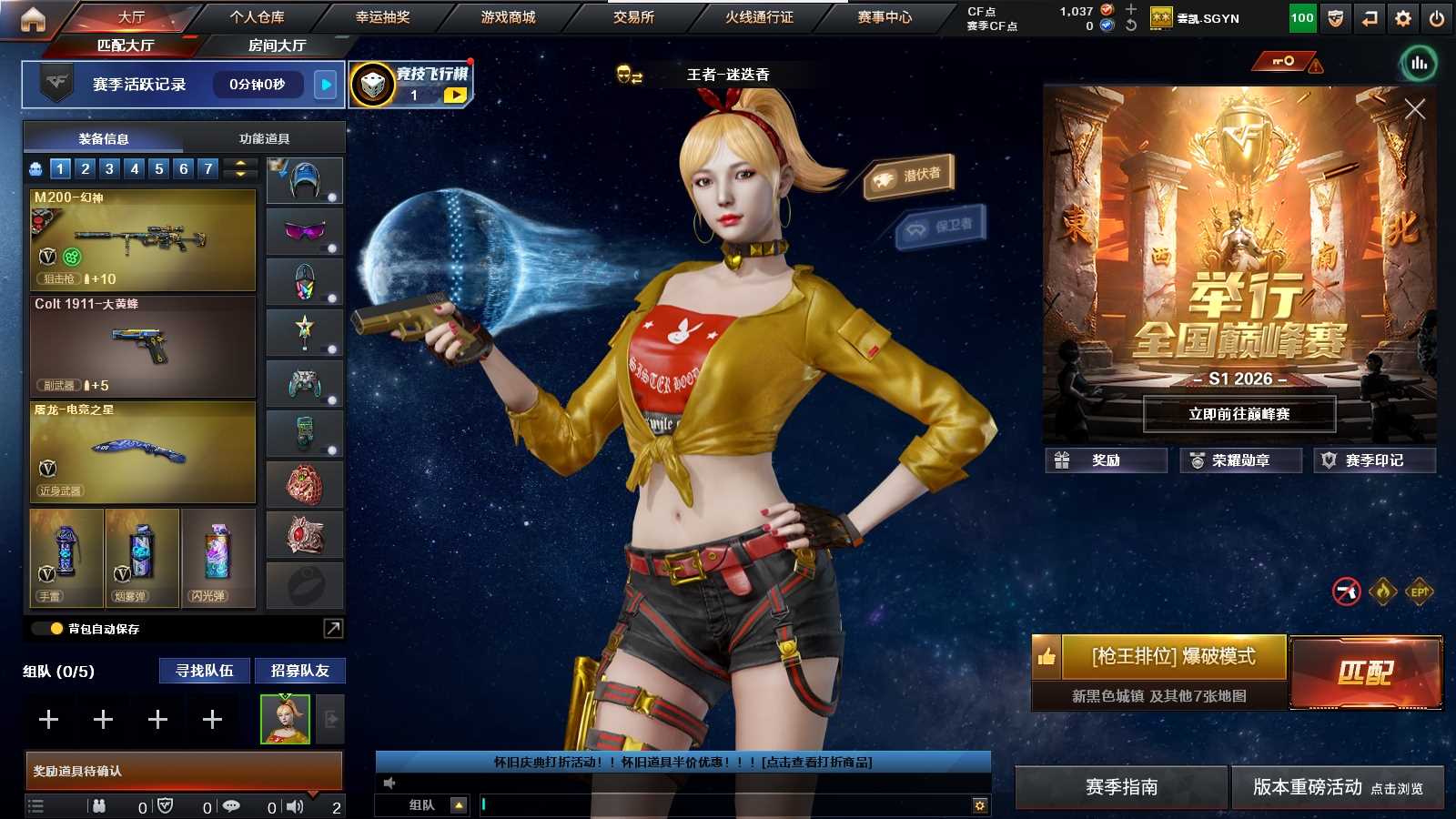Screen dimensions: 1456x819
Task: Change the [枪王排位] 爆破模式 selection
Action: [x=1173, y=656]
